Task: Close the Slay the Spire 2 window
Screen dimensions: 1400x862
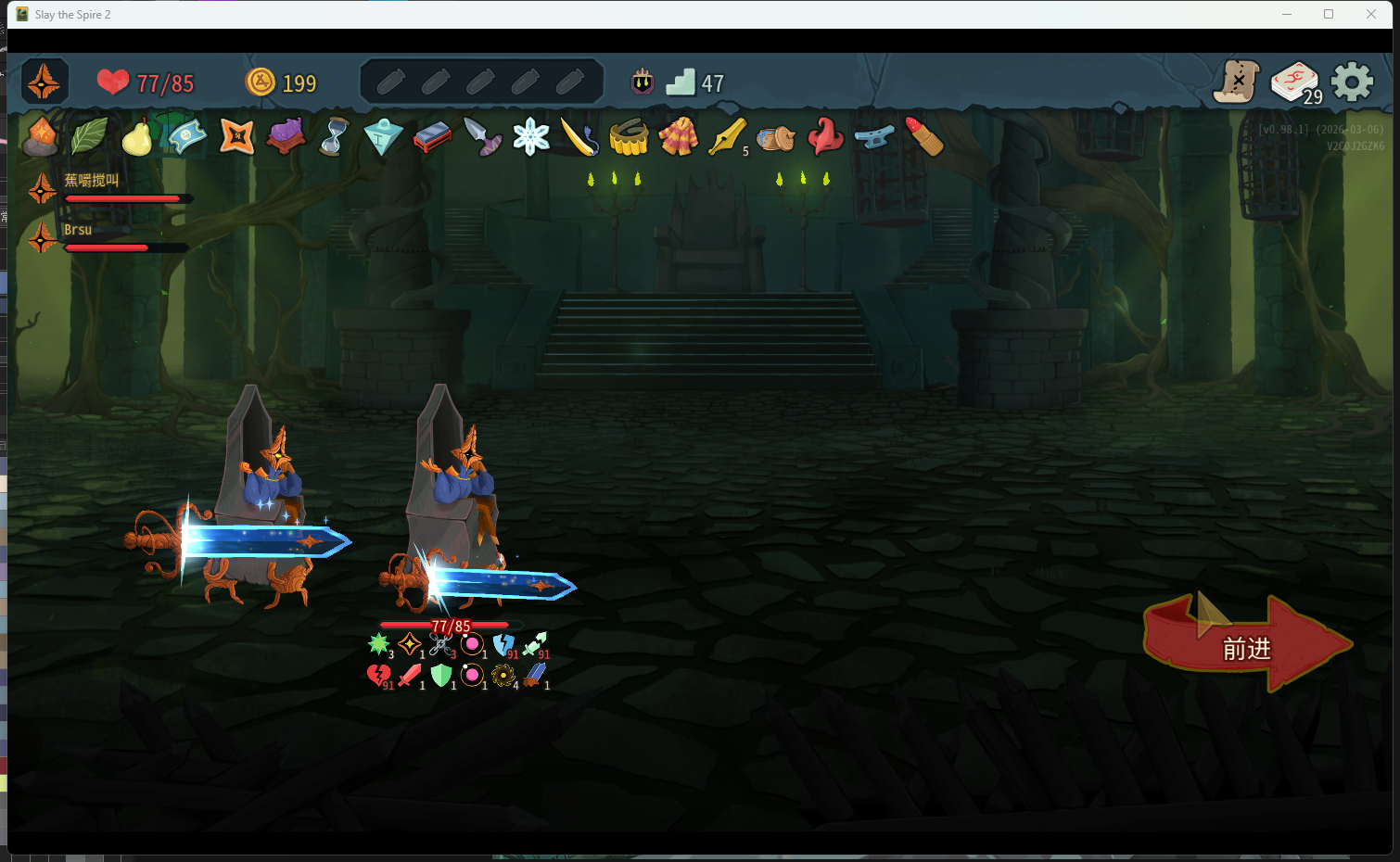Action: point(1371,14)
